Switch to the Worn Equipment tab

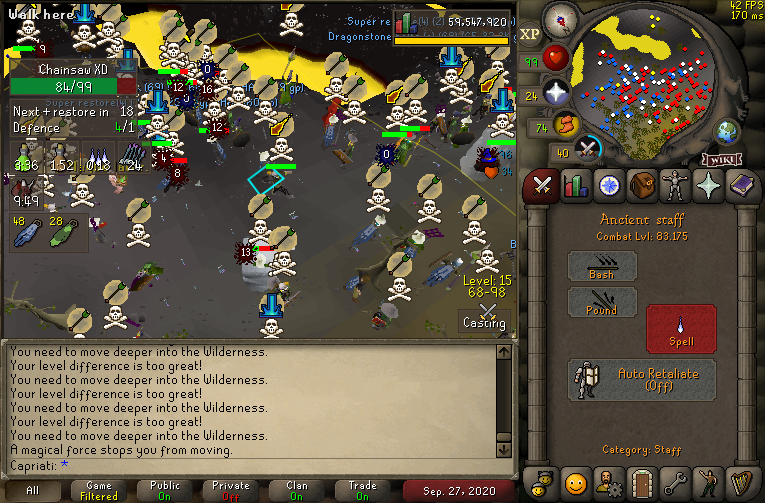point(675,186)
